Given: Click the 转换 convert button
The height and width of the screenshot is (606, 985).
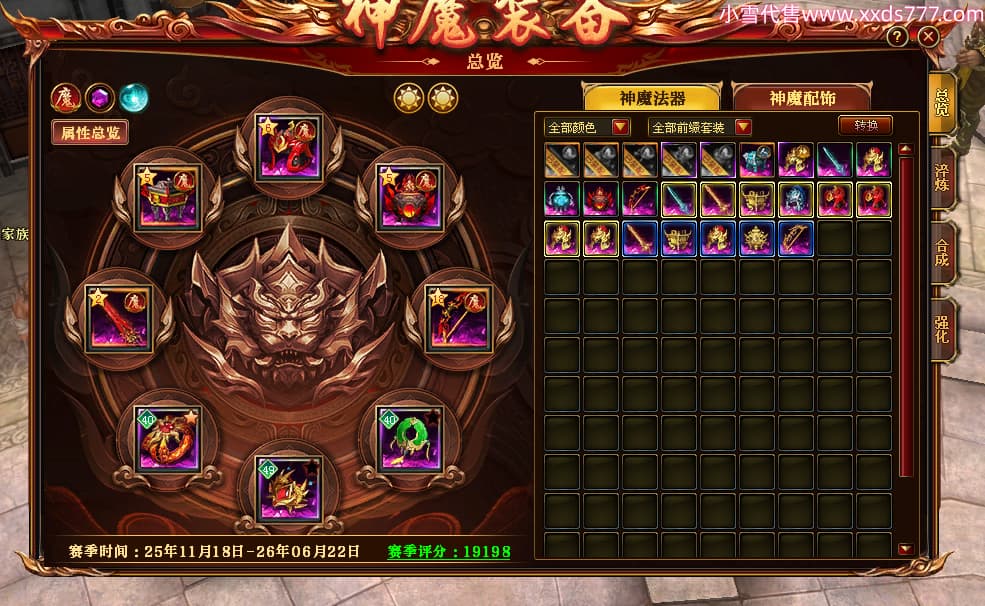Looking at the screenshot, I should click(x=865, y=126).
